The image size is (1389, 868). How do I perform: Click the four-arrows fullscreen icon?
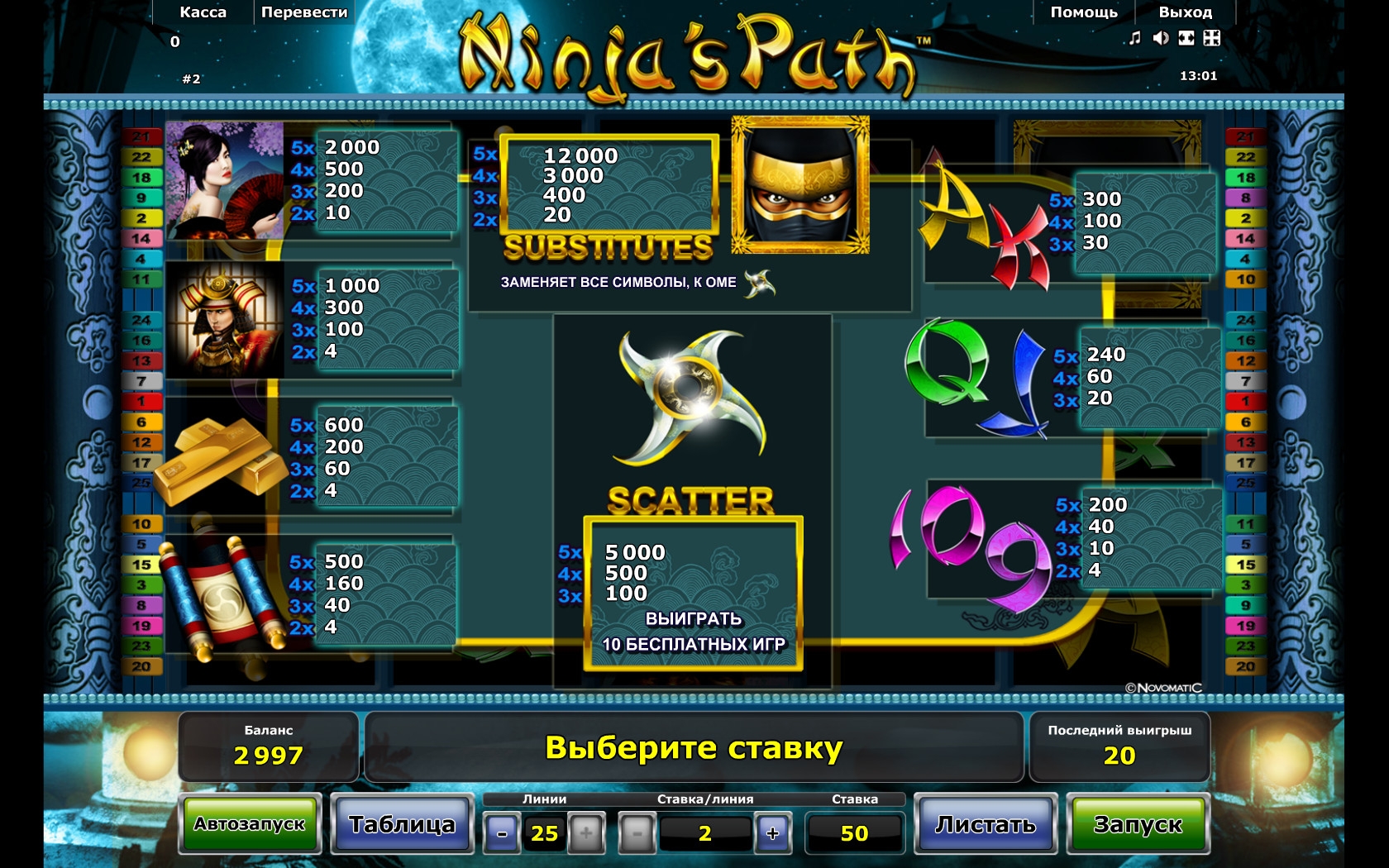coord(1212,38)
